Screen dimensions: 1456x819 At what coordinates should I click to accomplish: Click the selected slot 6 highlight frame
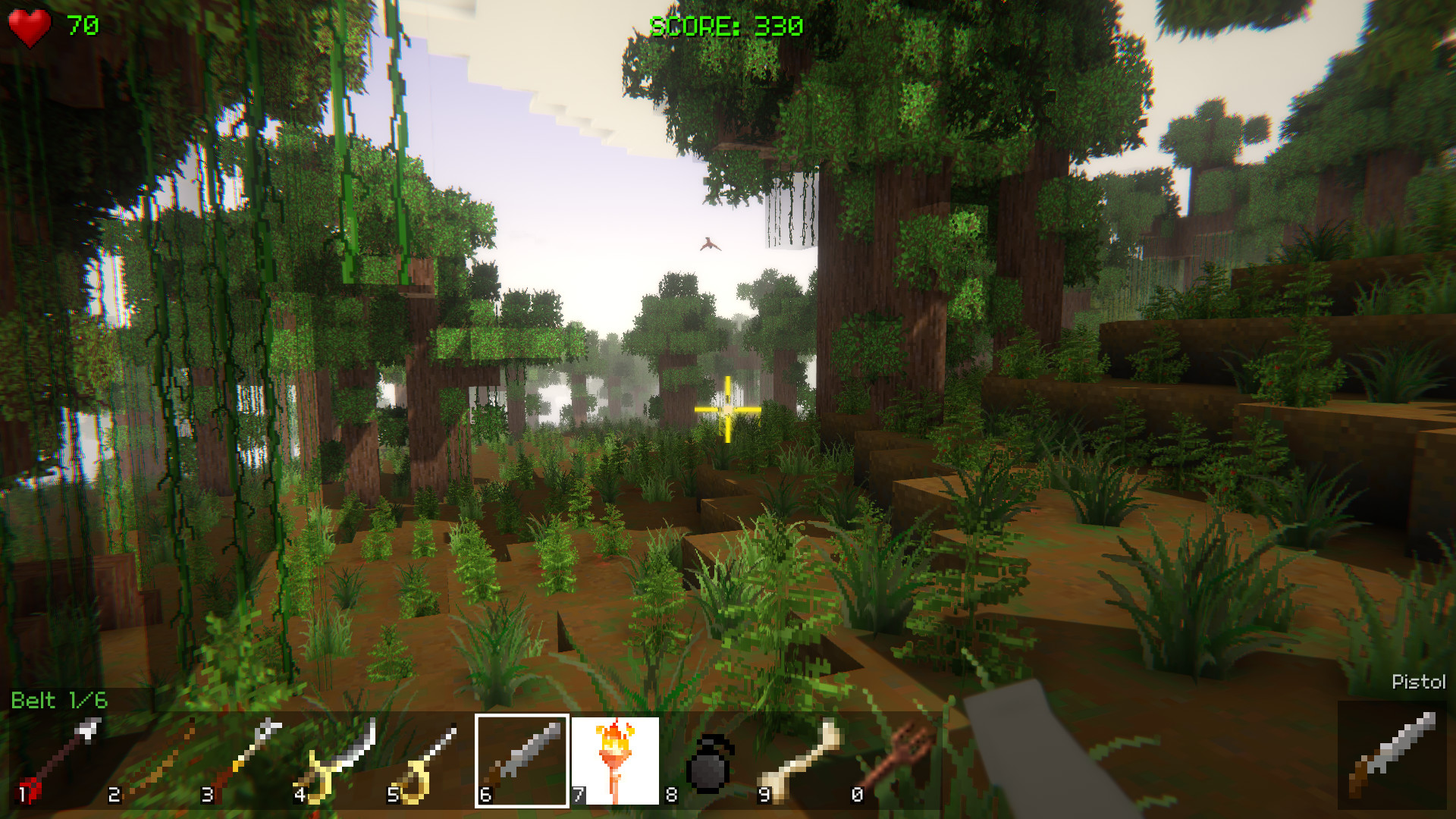tap(522, 762)
